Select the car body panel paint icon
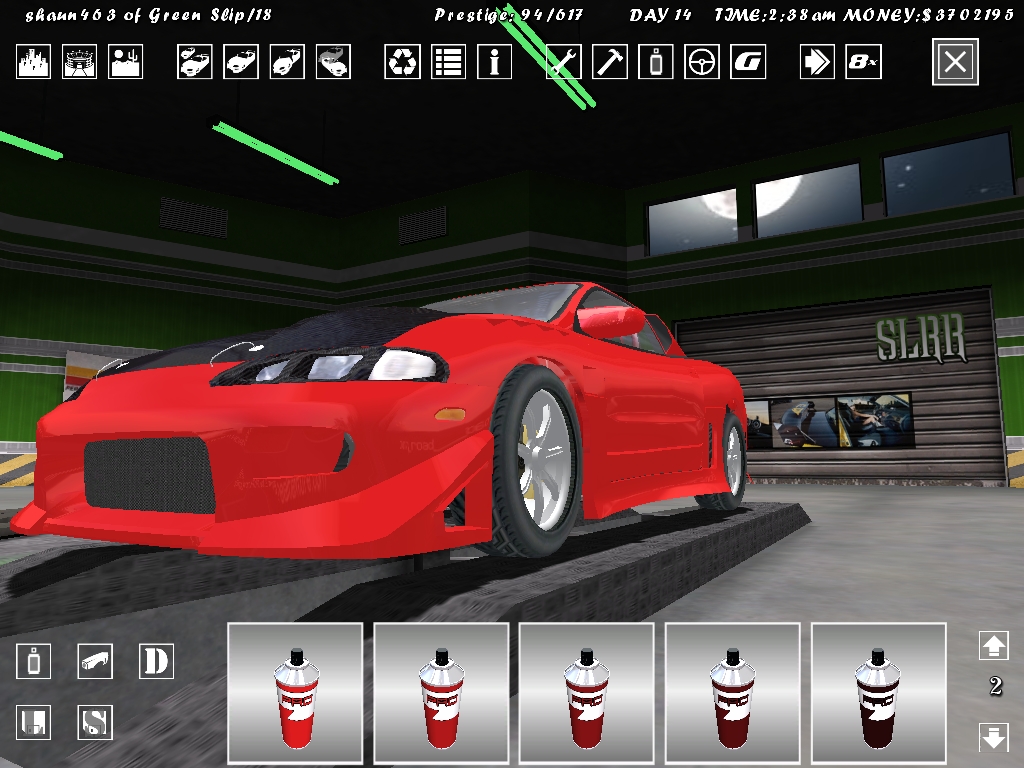This screenshot has height=768, width=1024. [95, 661]
